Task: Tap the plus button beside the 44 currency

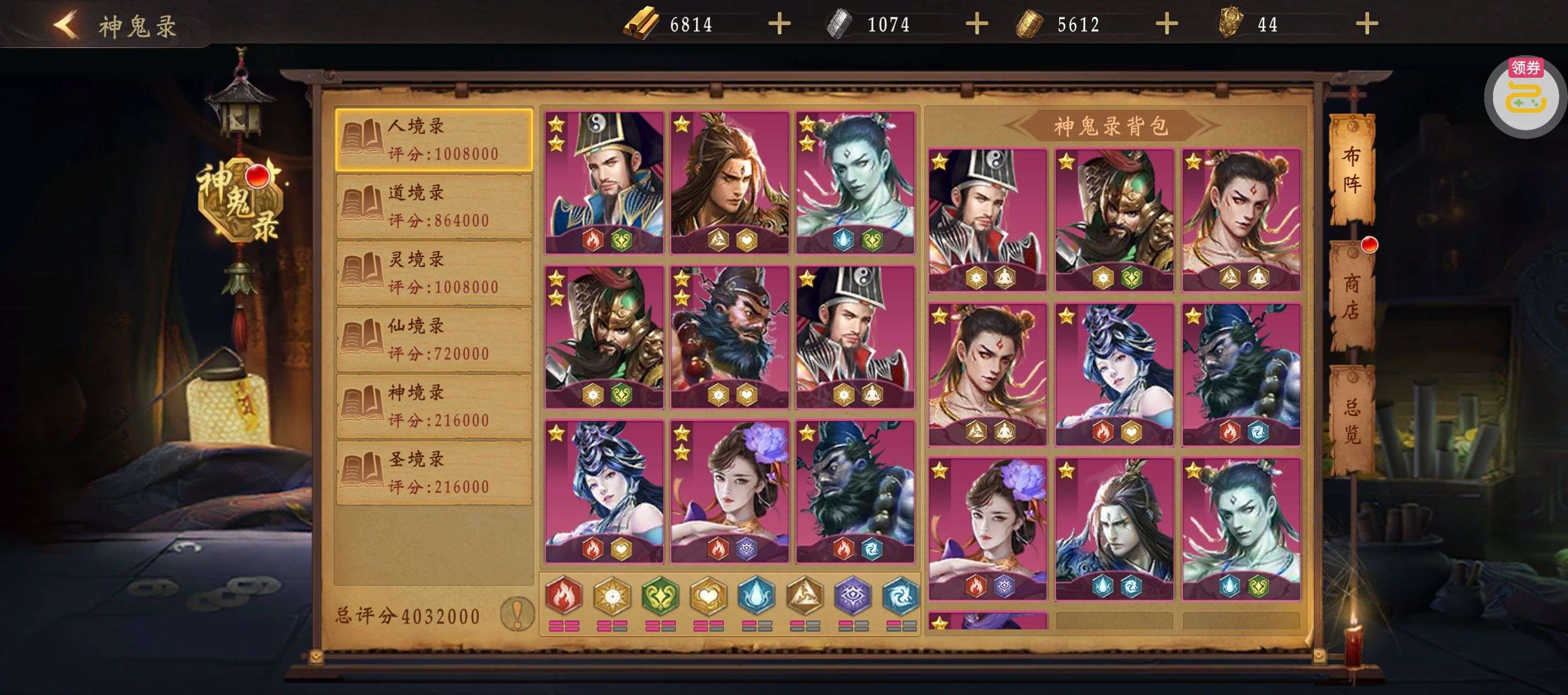Action: click(1367, 24)
